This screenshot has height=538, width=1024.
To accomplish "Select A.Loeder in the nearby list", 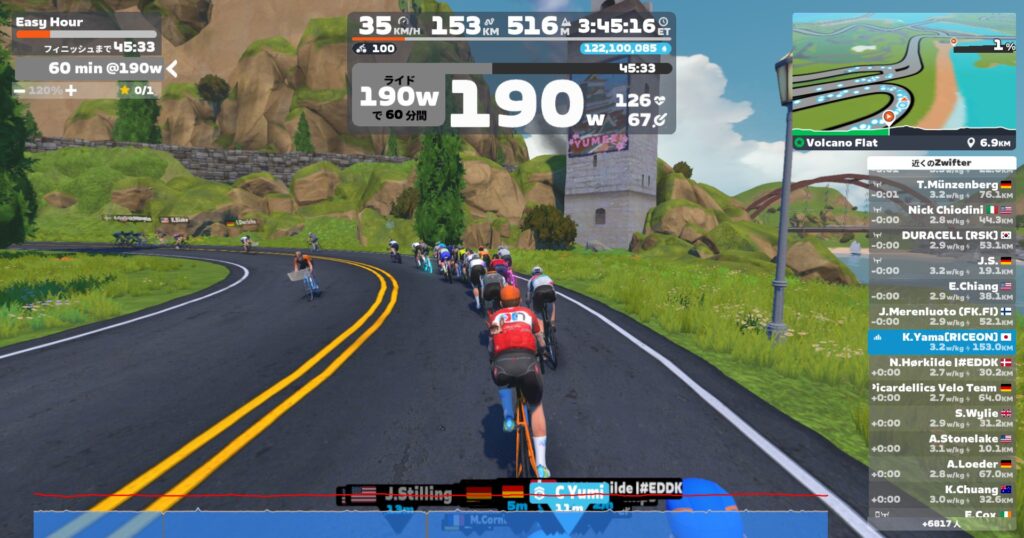I will click(941, 469).
